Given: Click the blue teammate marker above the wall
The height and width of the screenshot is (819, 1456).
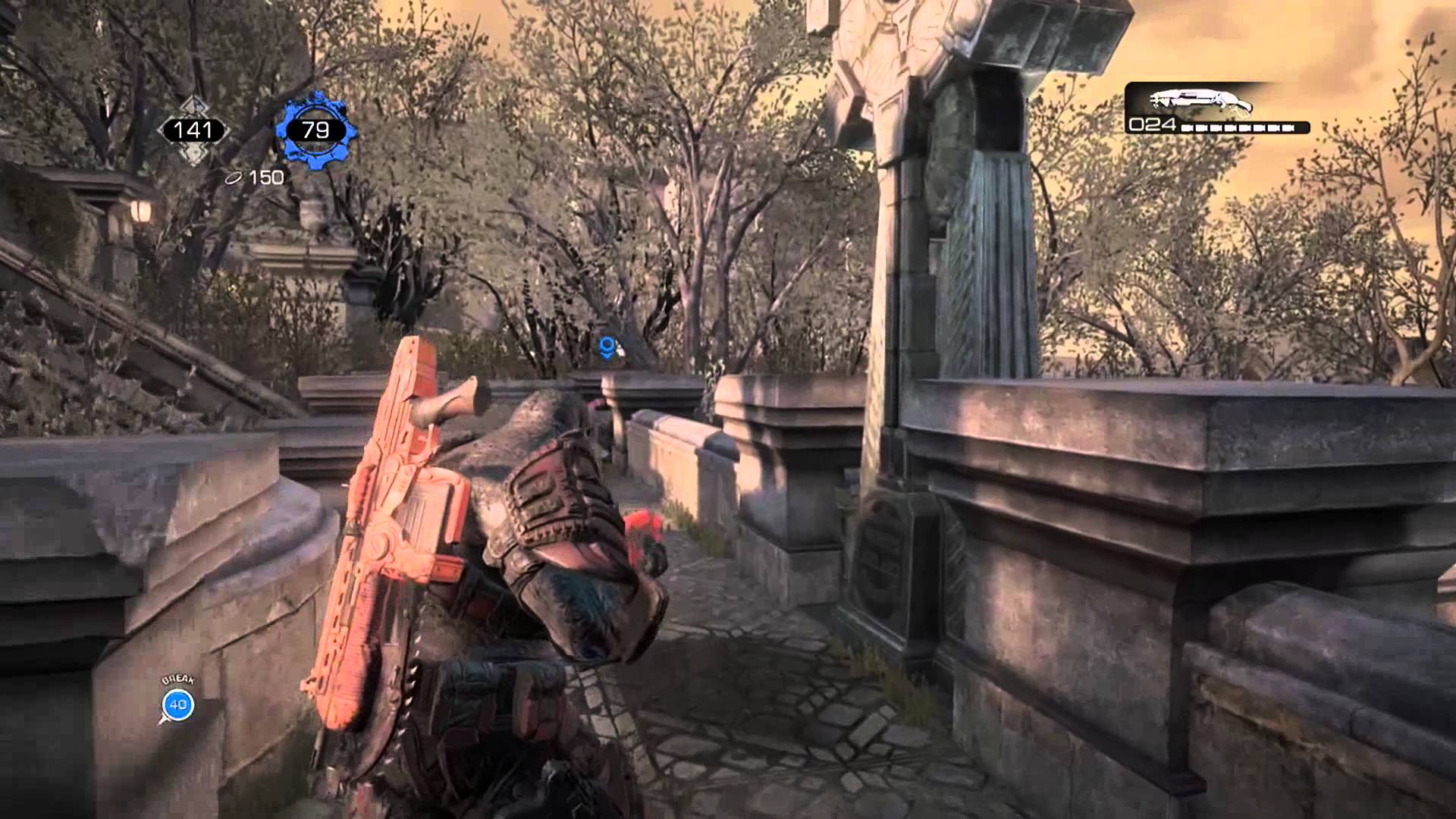Looking at the screenshot, I should pos(607,347).
